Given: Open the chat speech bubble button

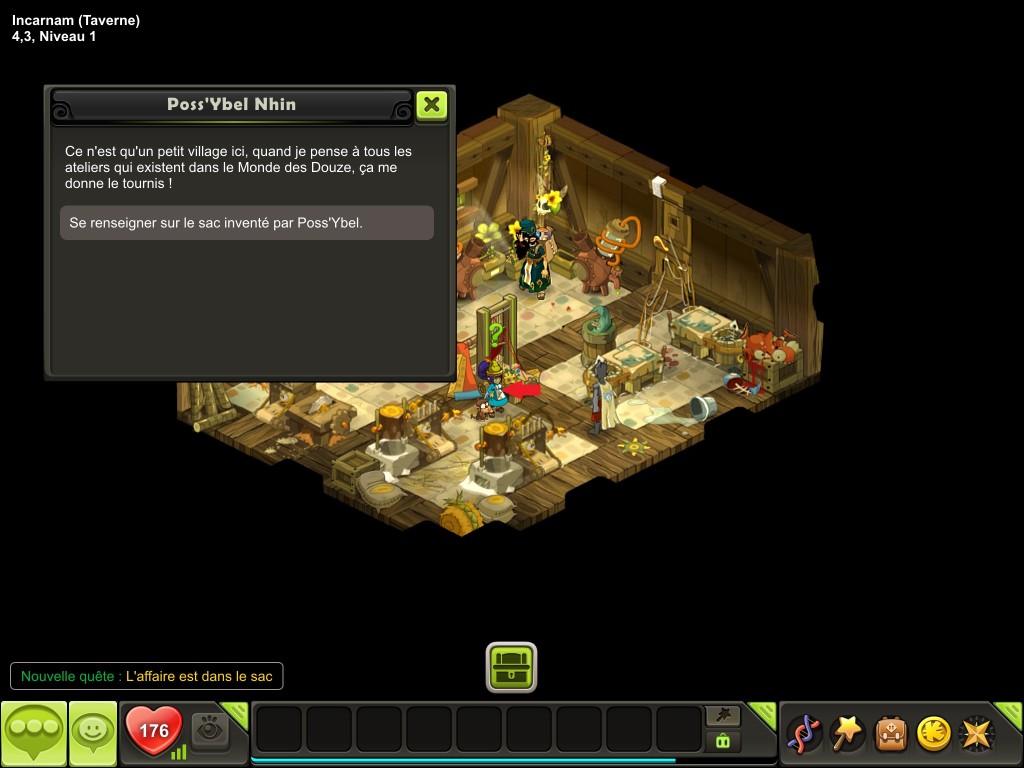Looking at the screenshot, I should coord(34,734).
